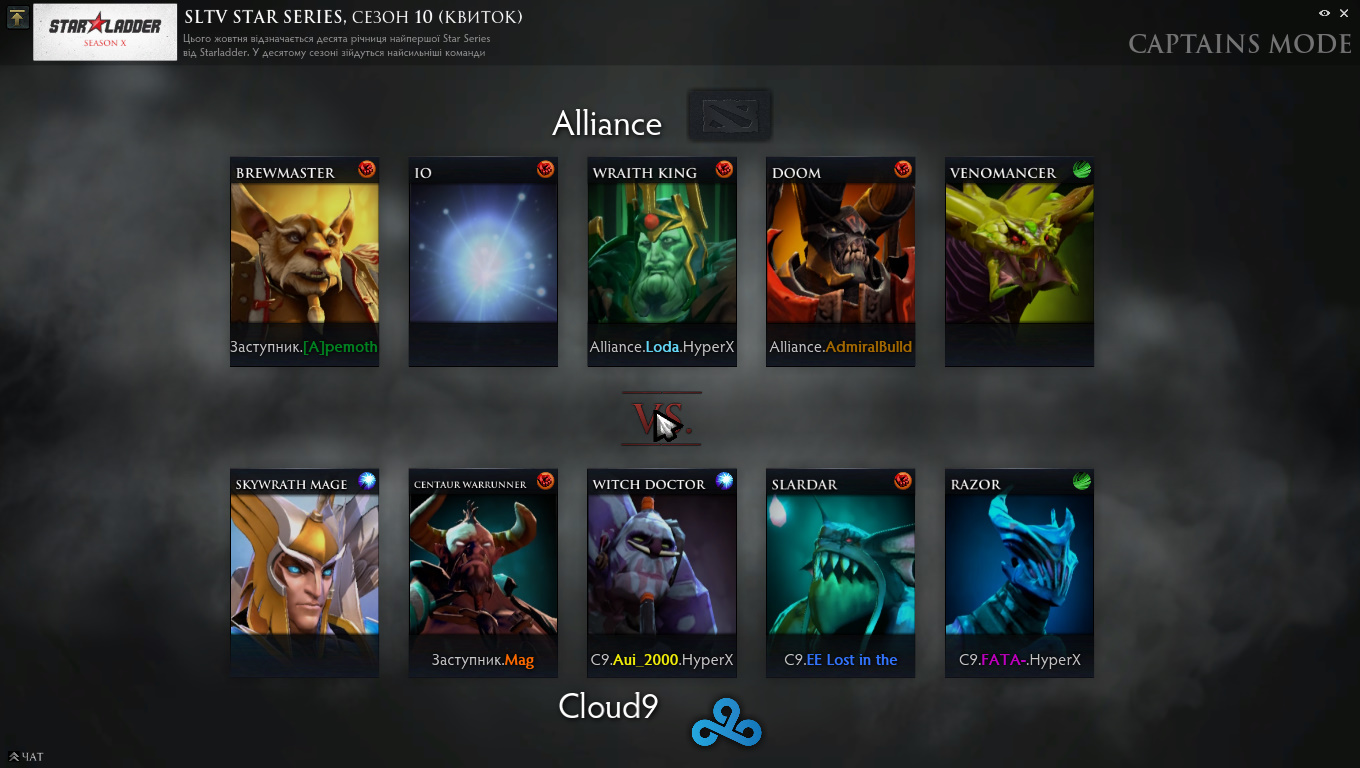Choose the Io hero card
The width and height of the screenshot is (1360, 768).
click(483, 262)
